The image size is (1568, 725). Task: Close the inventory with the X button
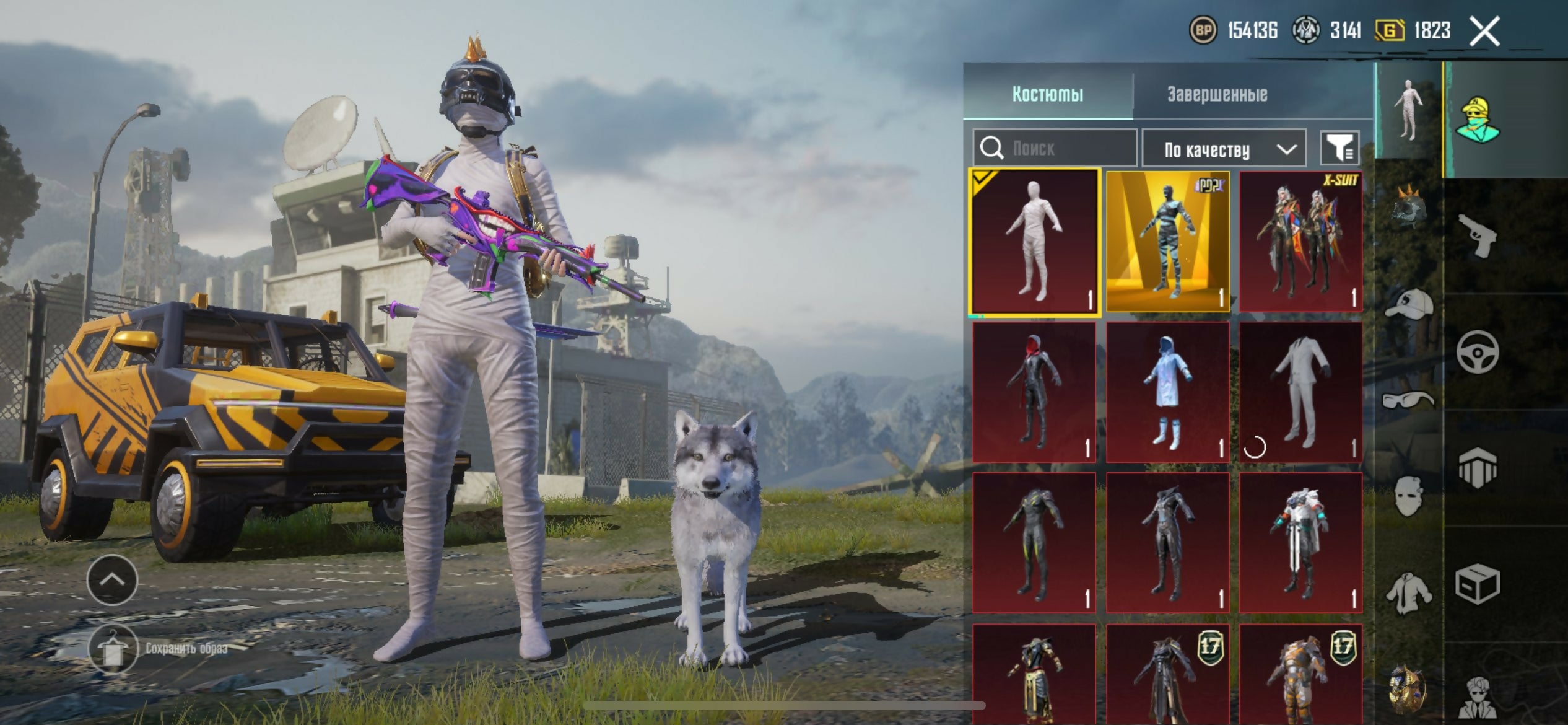pyautogui.click(x=1484, y=31)
